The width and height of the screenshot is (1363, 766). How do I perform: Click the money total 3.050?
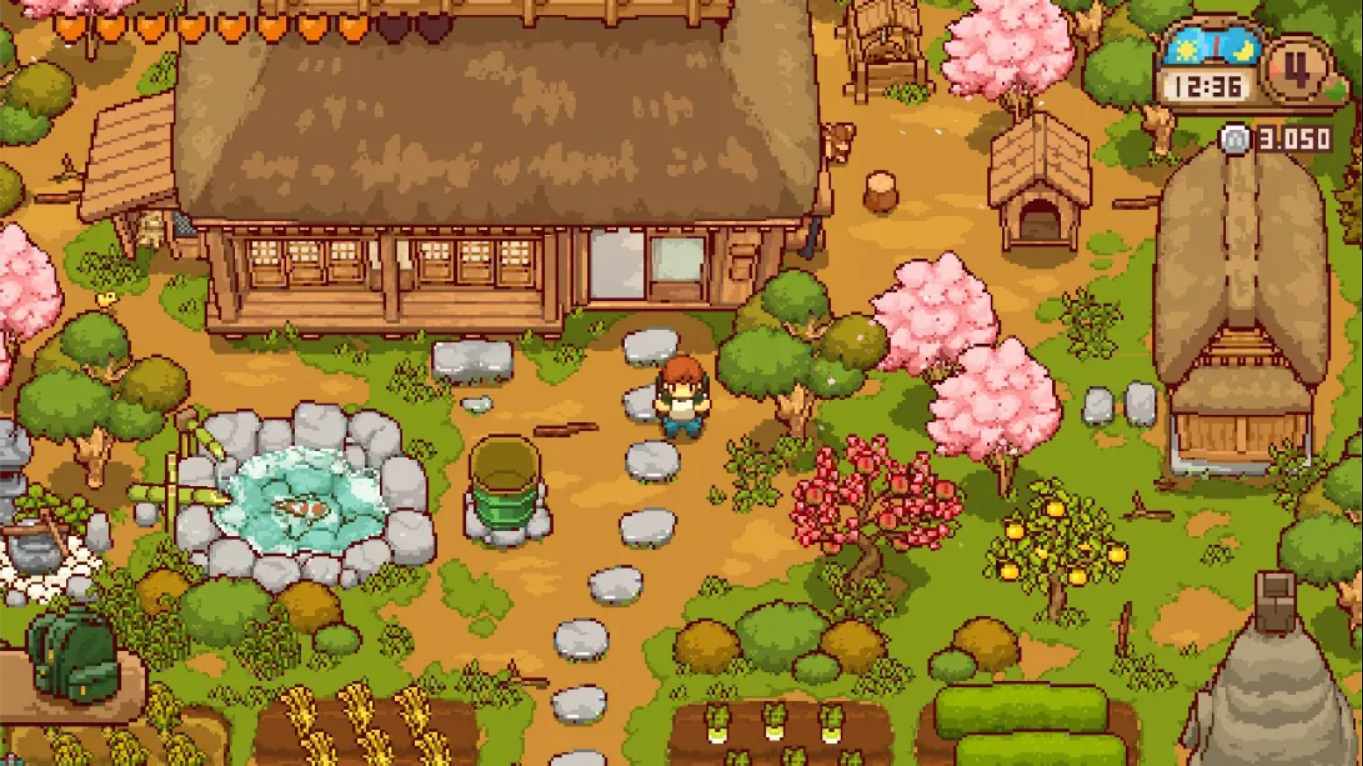[x=1293, y=137]
